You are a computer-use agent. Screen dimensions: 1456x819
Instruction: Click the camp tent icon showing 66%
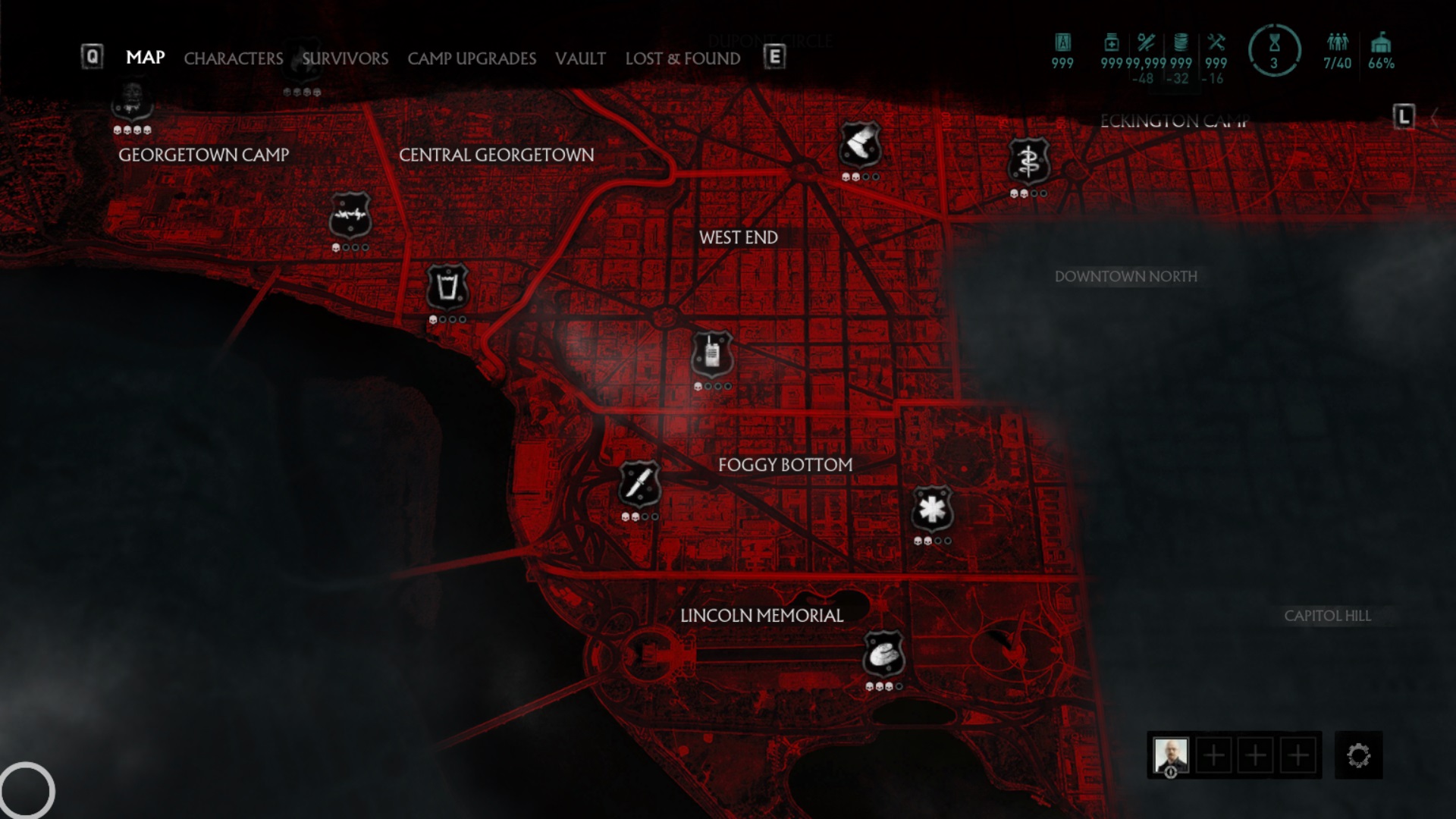[x=1382, y=44]
